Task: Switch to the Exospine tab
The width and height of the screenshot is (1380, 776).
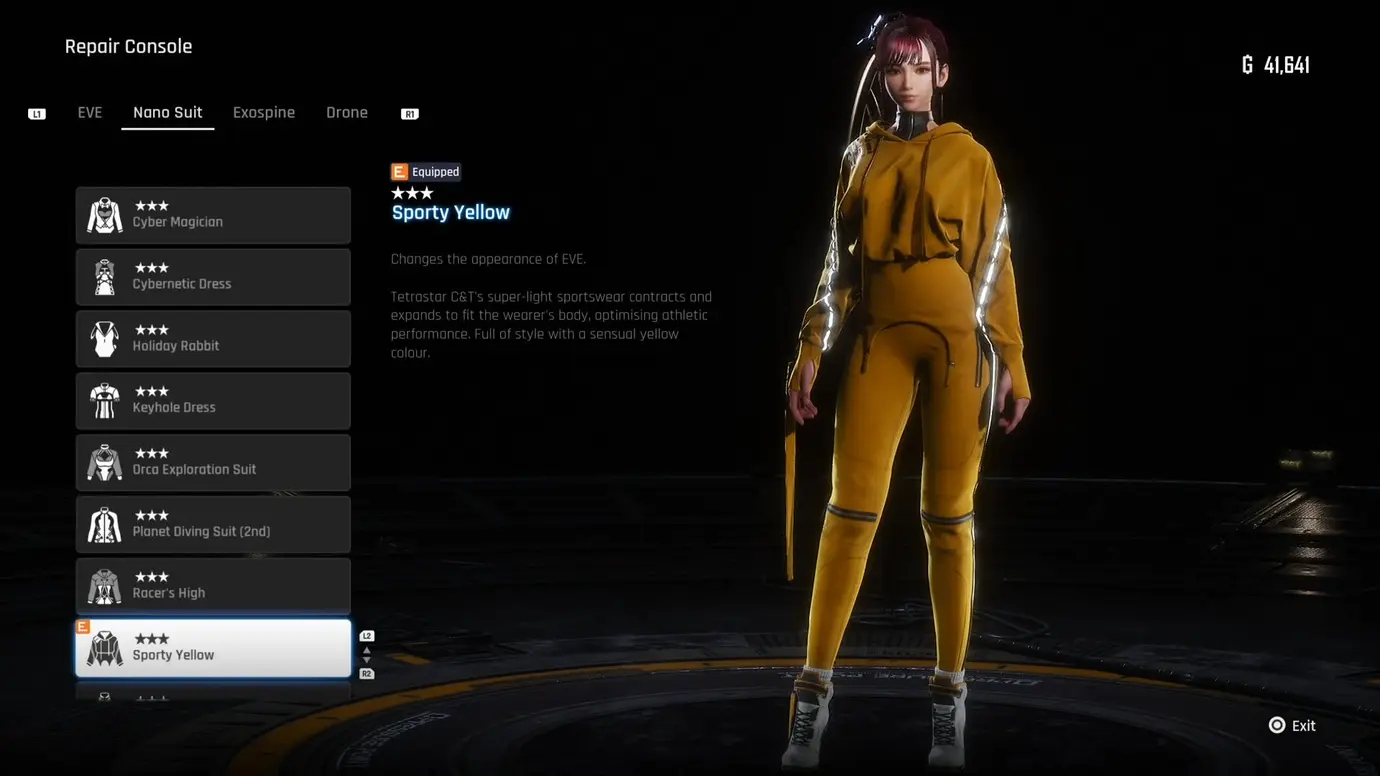Action: click(264, 113)
